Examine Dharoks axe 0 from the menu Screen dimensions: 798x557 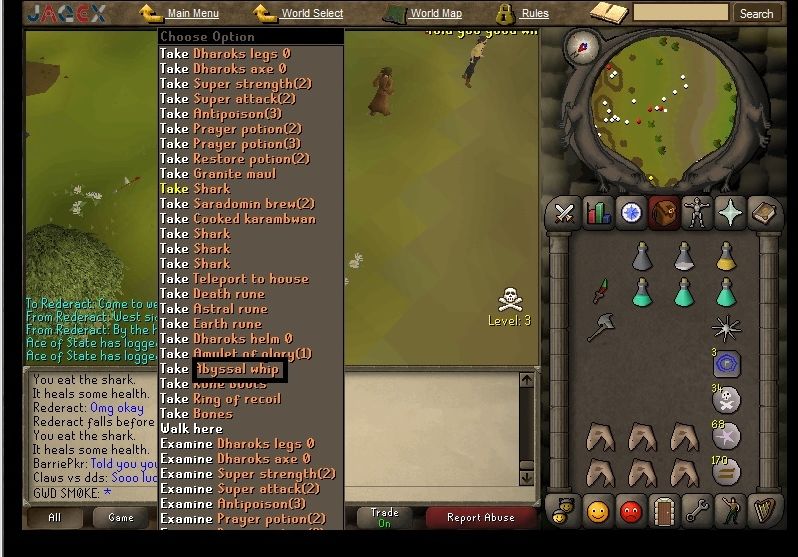click(238, 459)
